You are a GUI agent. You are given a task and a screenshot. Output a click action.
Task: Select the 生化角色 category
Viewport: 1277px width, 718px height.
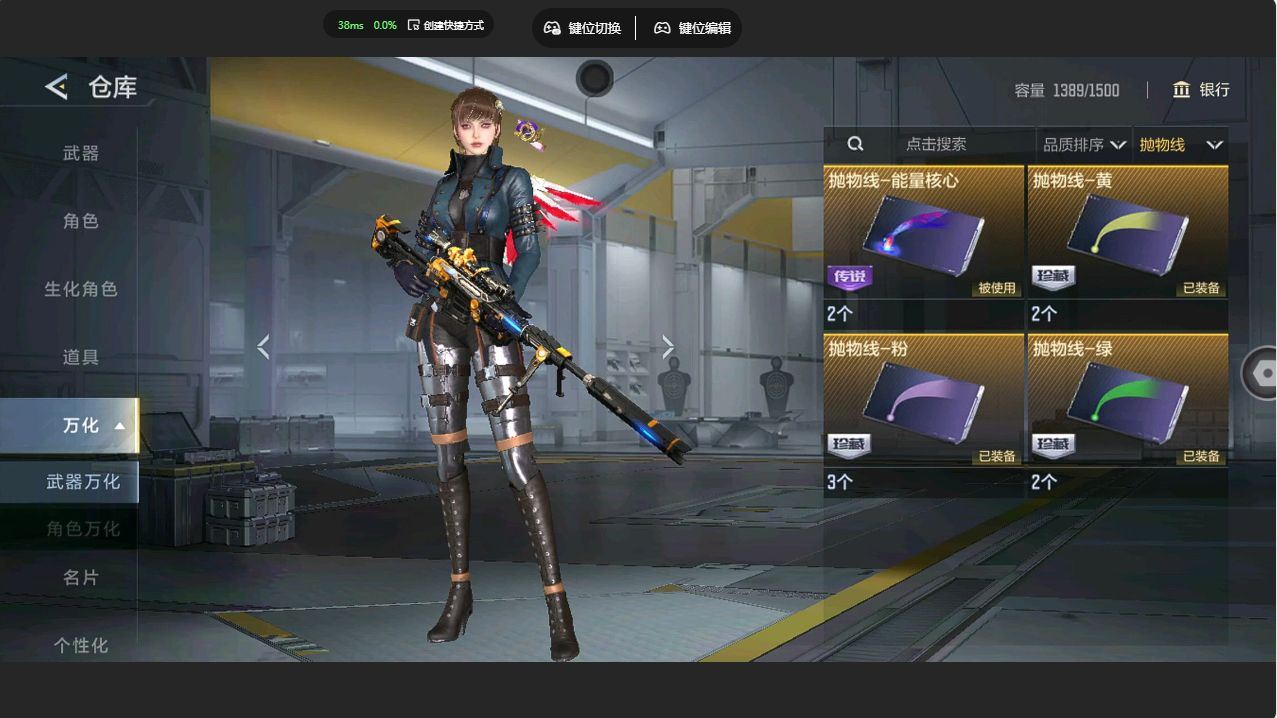(x=81, y=289)
